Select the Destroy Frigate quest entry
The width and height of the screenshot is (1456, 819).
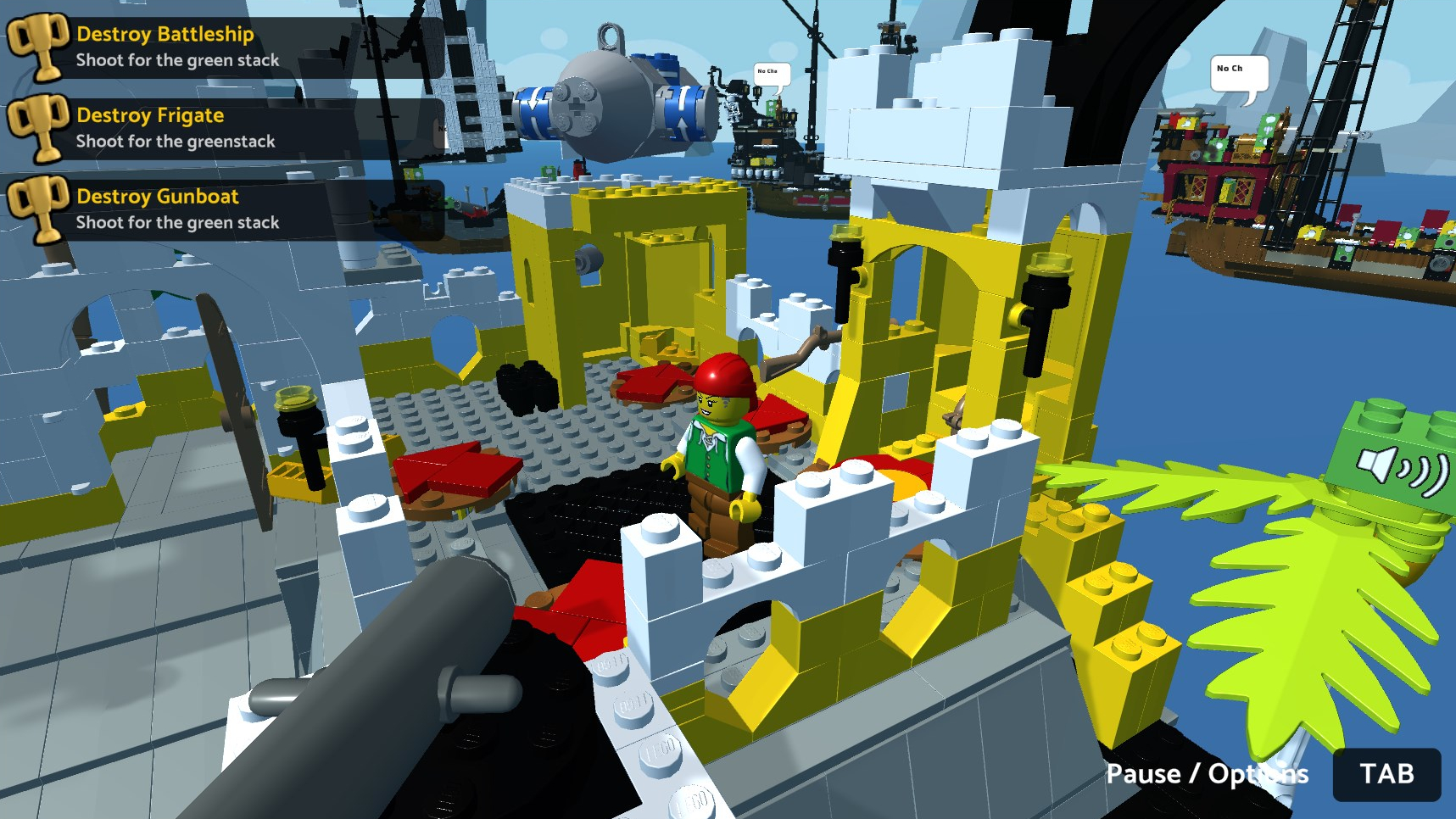click(149, 115)
